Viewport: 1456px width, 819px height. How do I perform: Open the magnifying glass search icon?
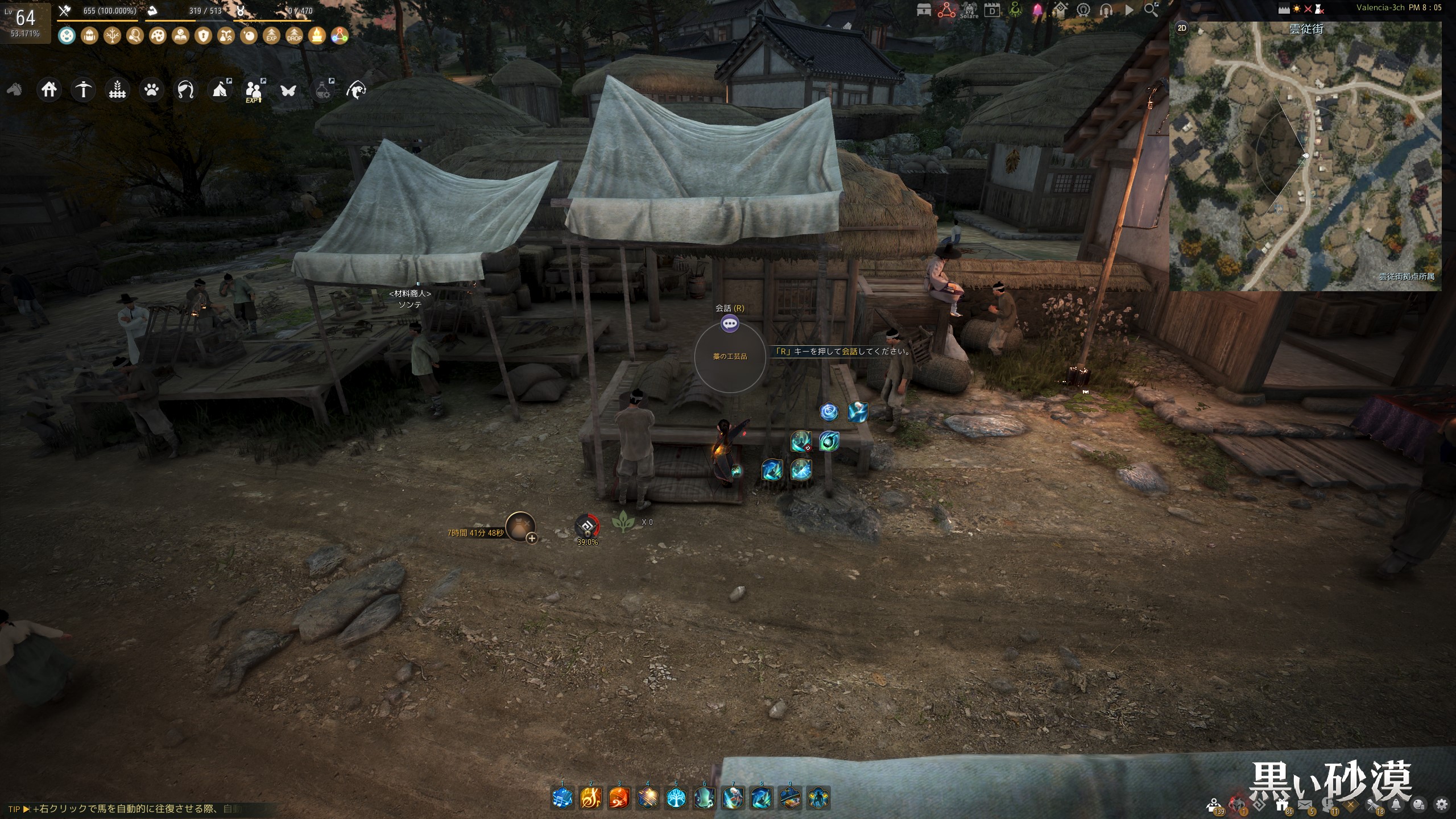(1151, 10)
